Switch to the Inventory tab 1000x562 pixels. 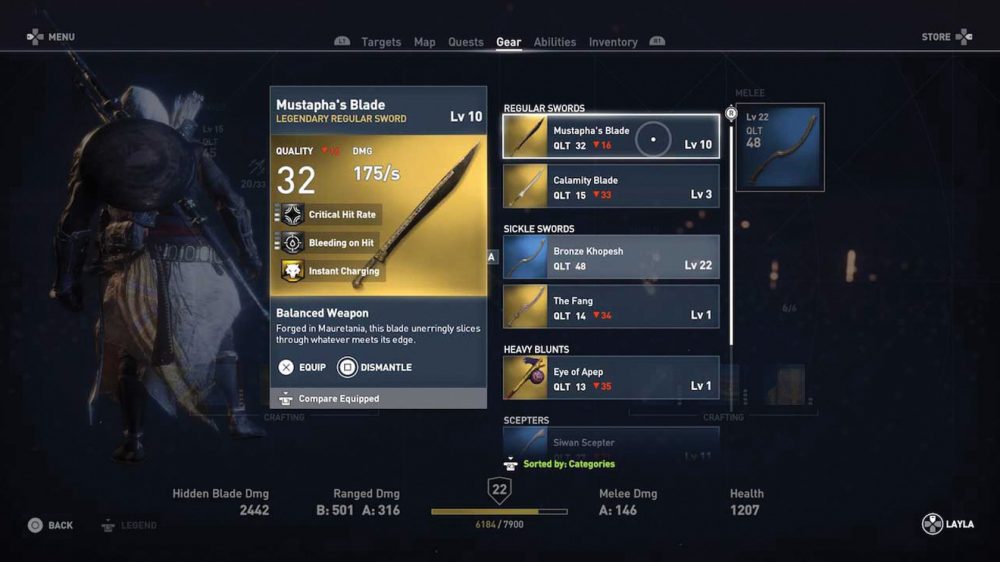[x=613, y=42]
